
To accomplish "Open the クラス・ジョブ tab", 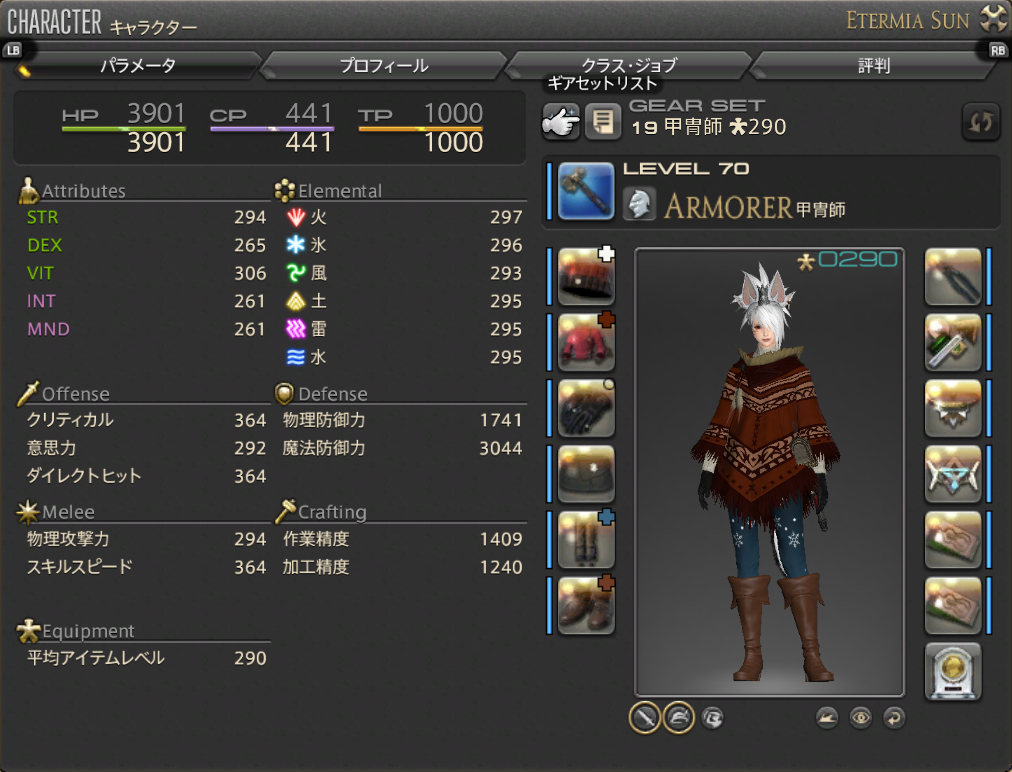I will (629, 66).
